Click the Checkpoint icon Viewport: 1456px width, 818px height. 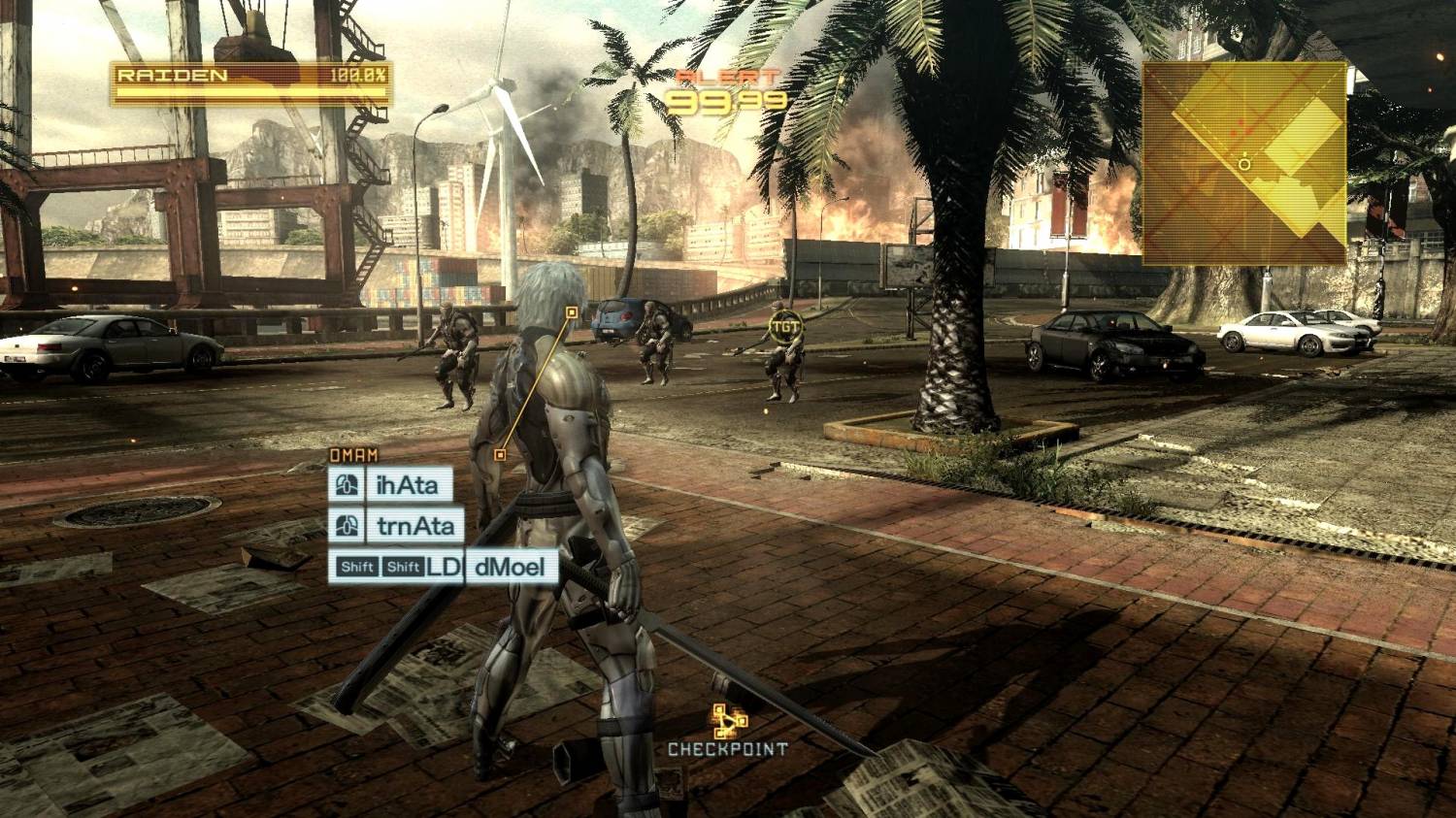728,722
